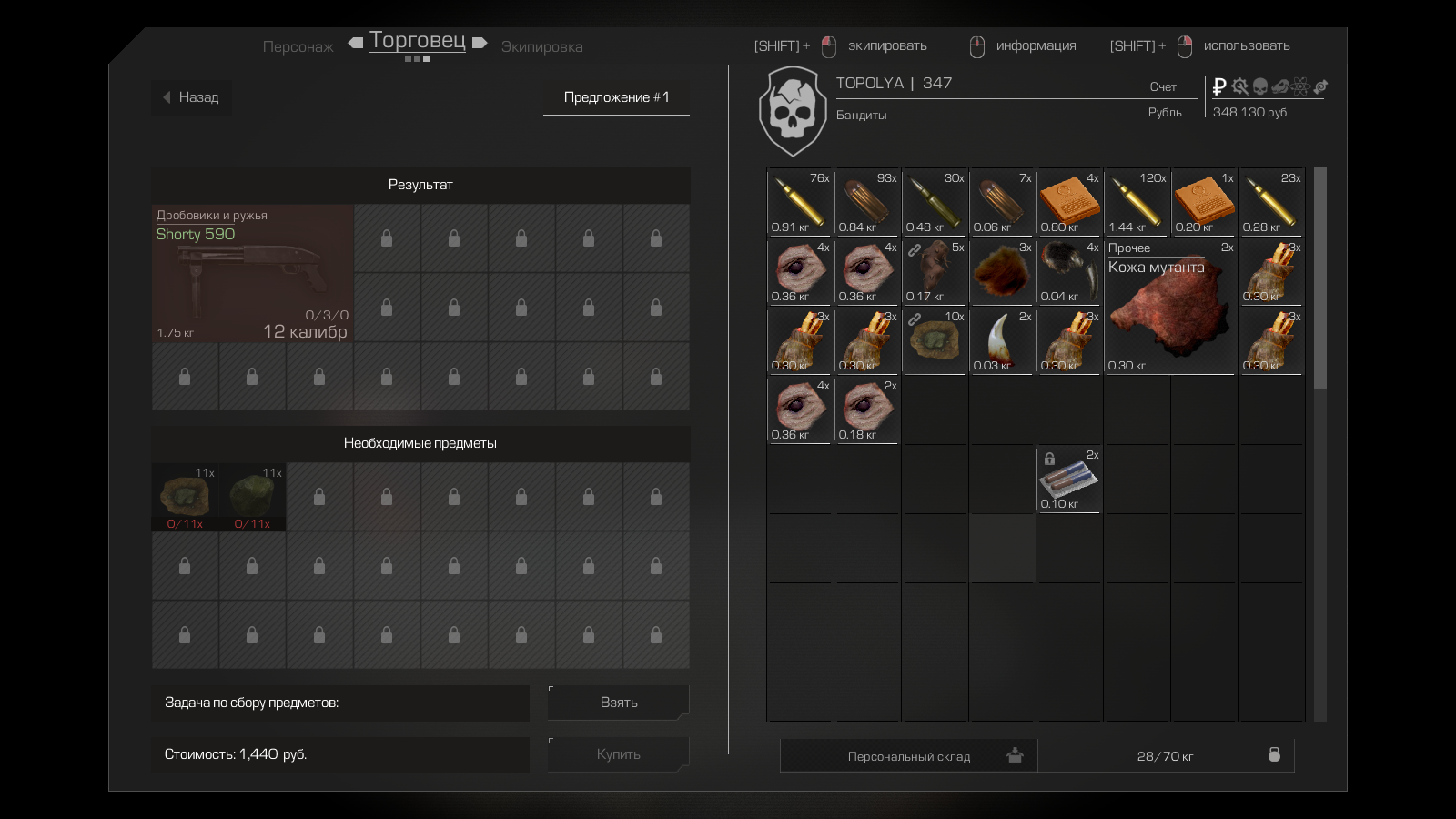Screen dimensions: 1456x819
Task: Buy the offer with Купить button
Action: (x=618, y=754)
